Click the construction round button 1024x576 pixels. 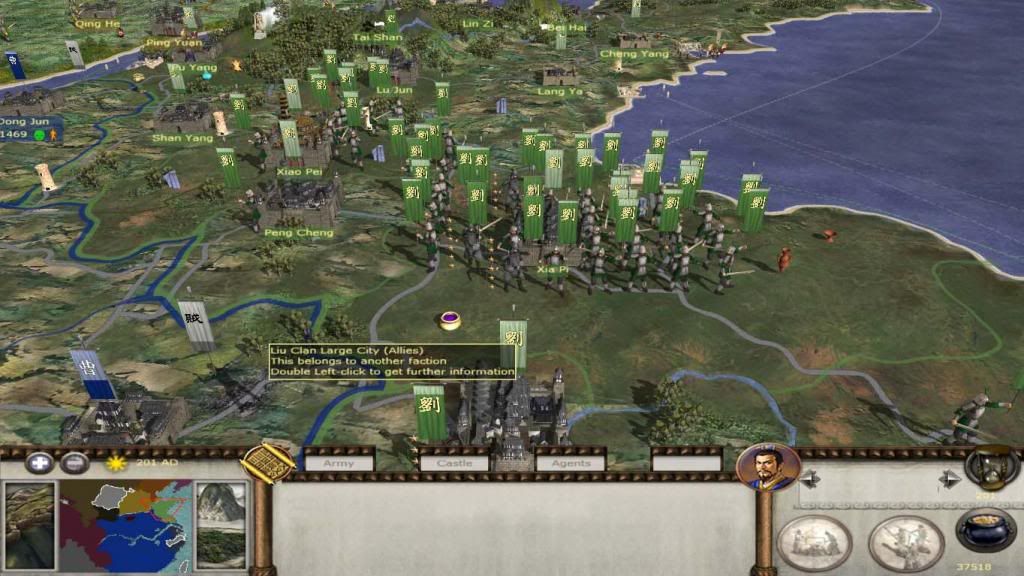(814, 542)
